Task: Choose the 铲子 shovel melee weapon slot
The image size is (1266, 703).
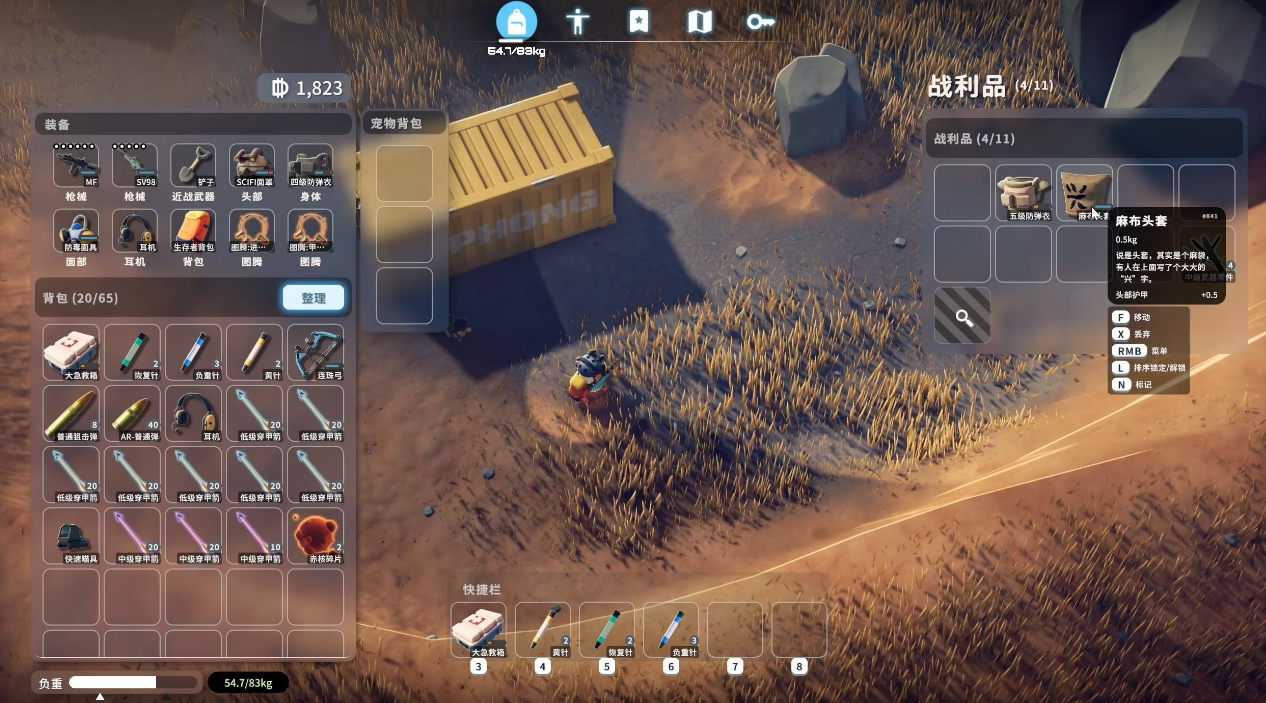Action: point(193,166)
